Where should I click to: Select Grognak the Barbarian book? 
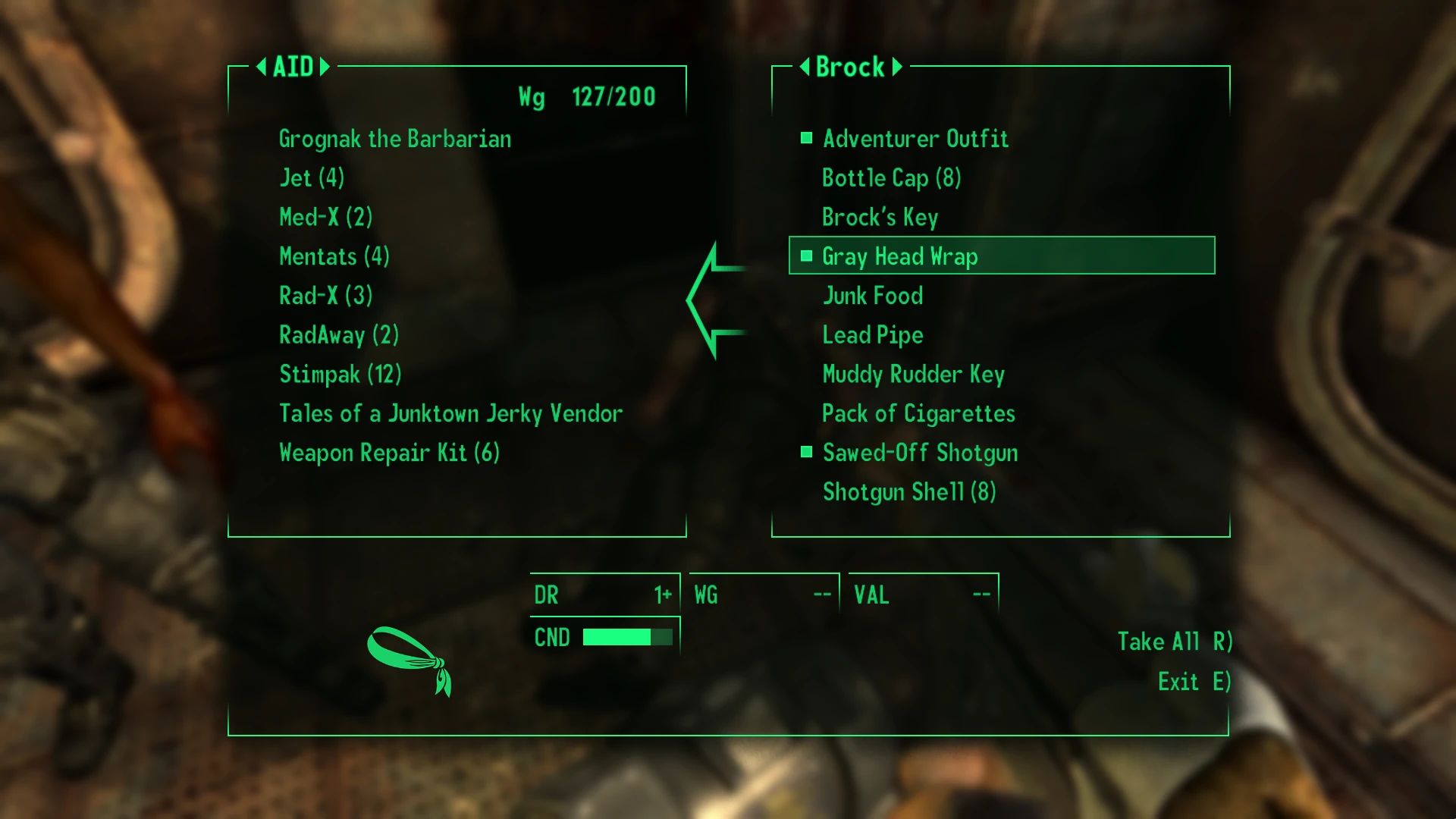[x=395, y=139]
